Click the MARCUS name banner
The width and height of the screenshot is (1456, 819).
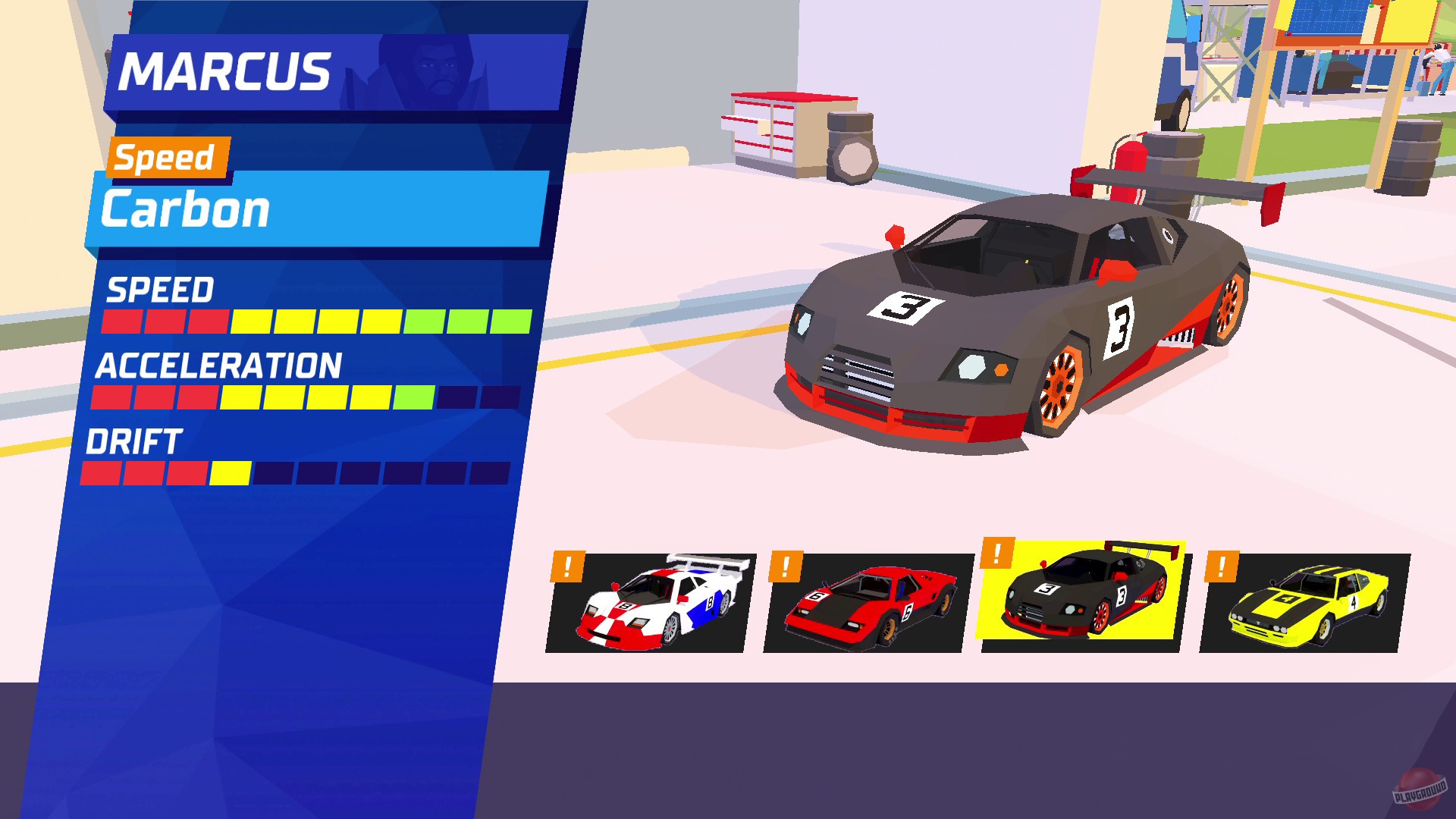coord(227,72)
